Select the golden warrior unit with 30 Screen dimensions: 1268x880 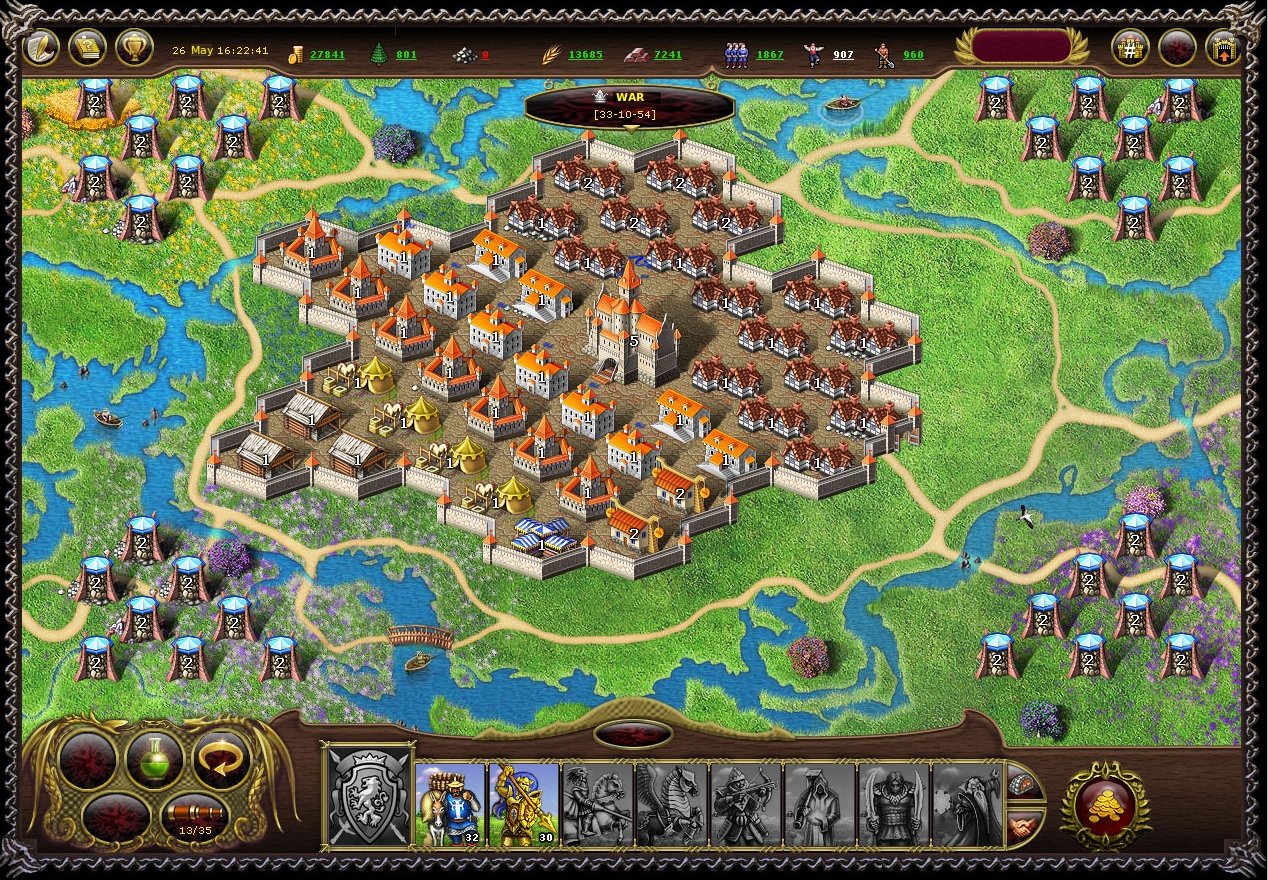coord(524,805)
